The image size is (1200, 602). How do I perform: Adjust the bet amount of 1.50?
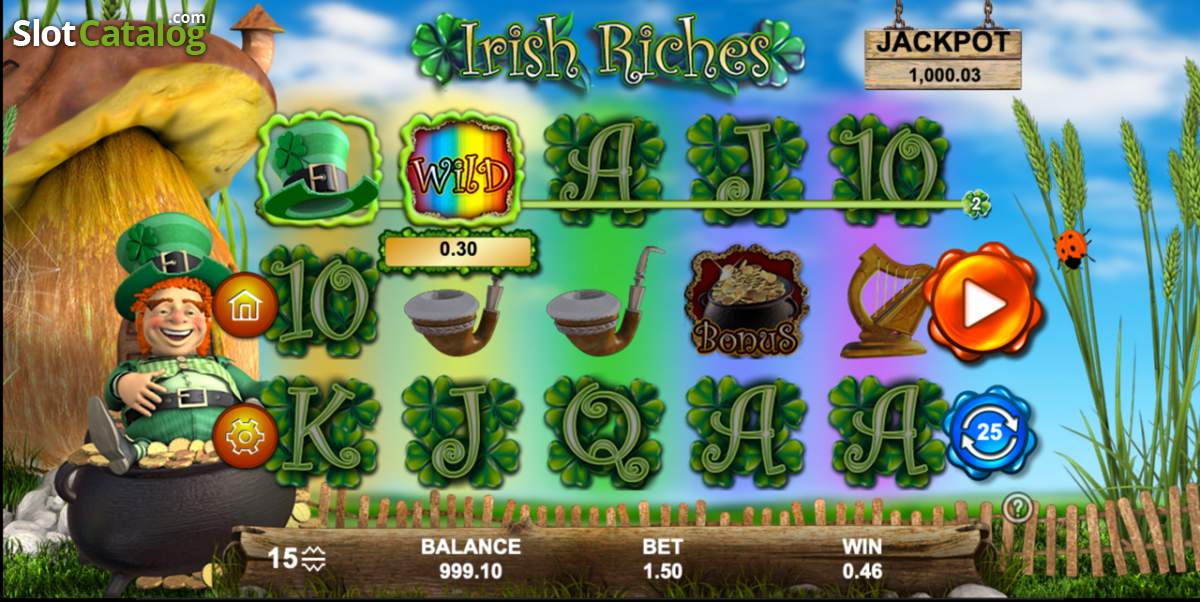tap(662, 560)
